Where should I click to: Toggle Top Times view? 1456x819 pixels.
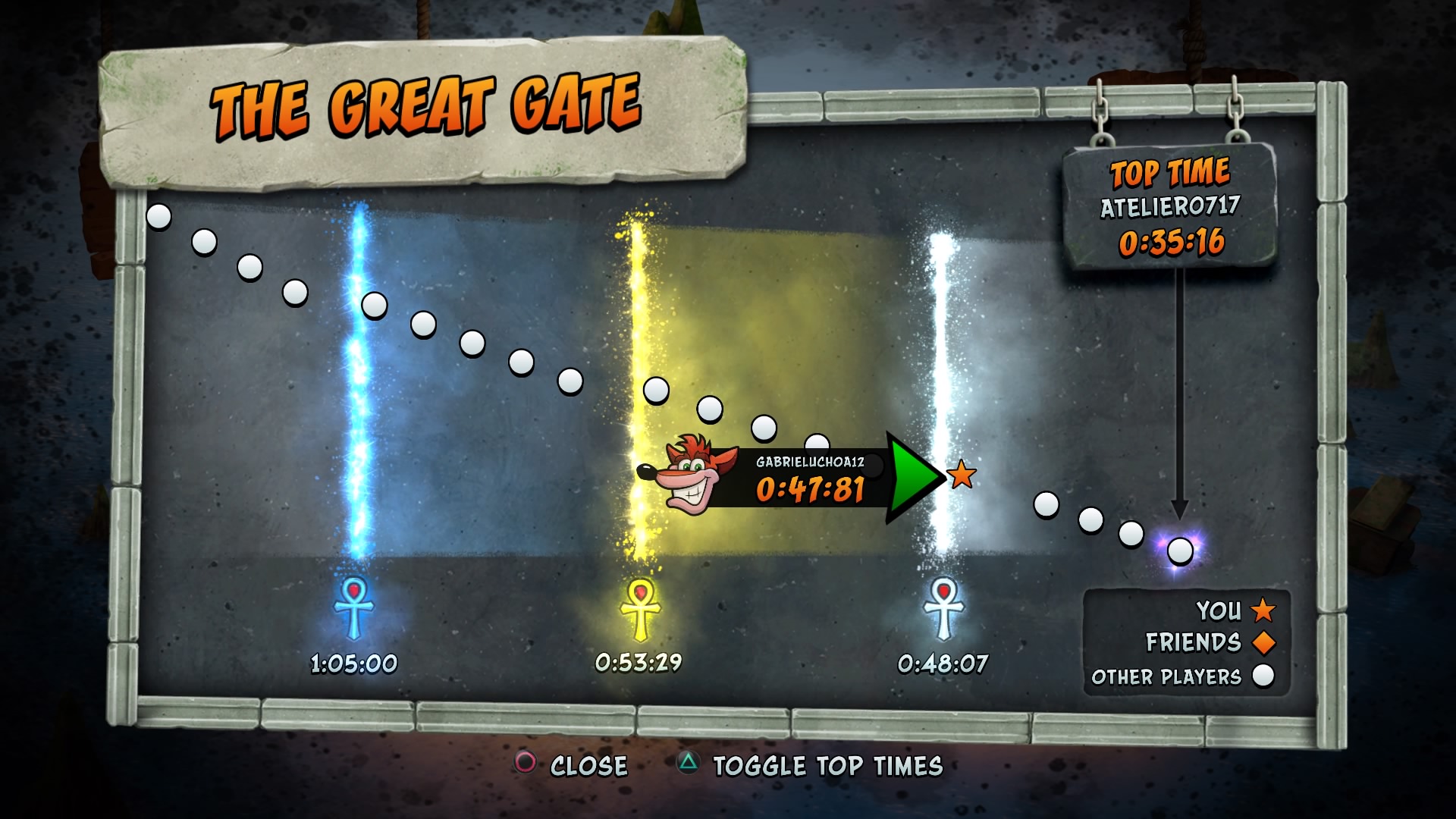coord(810,765)
